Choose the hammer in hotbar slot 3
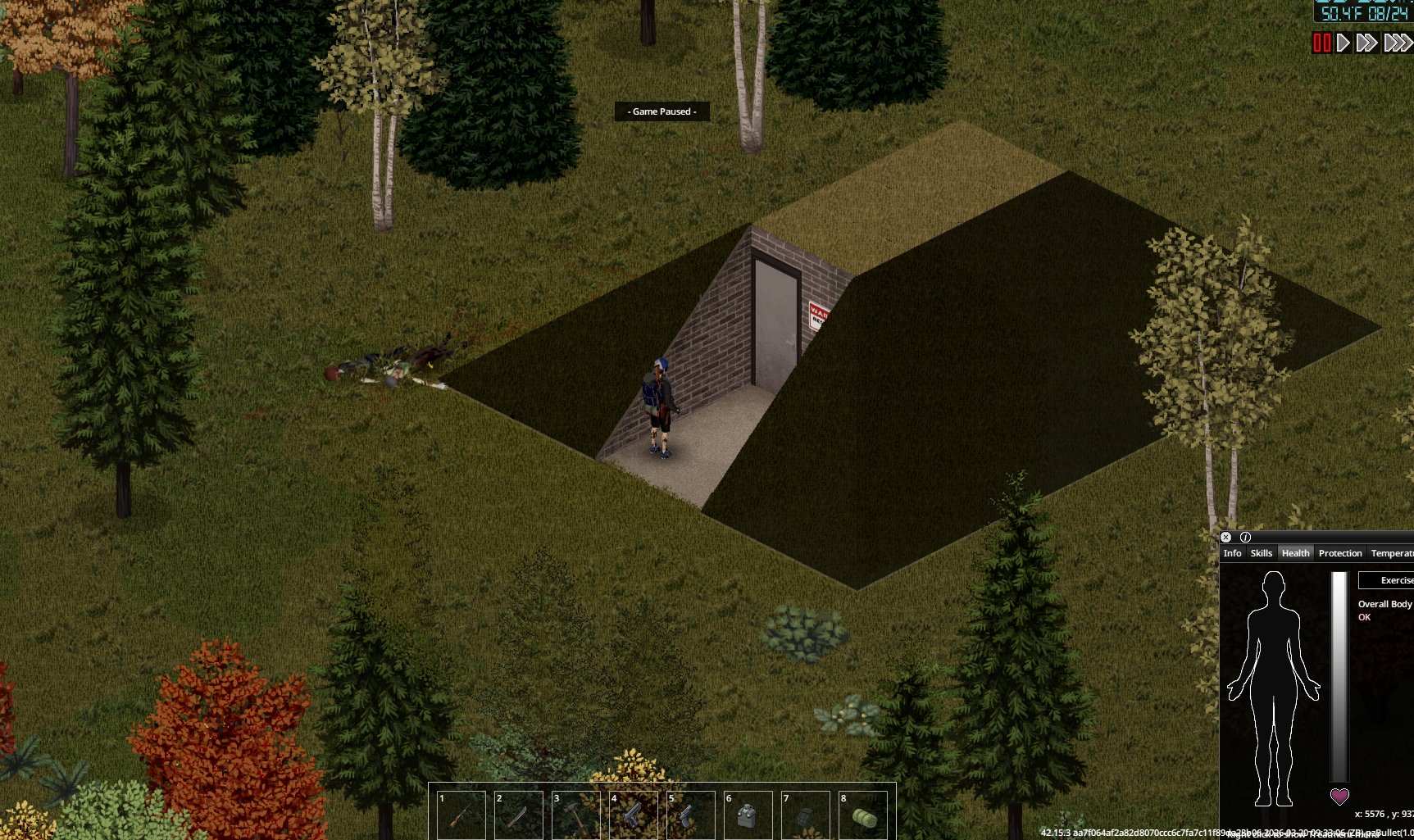Image resolution: width=1414 pixels, height=840 pixels. (x=576, y=815)
